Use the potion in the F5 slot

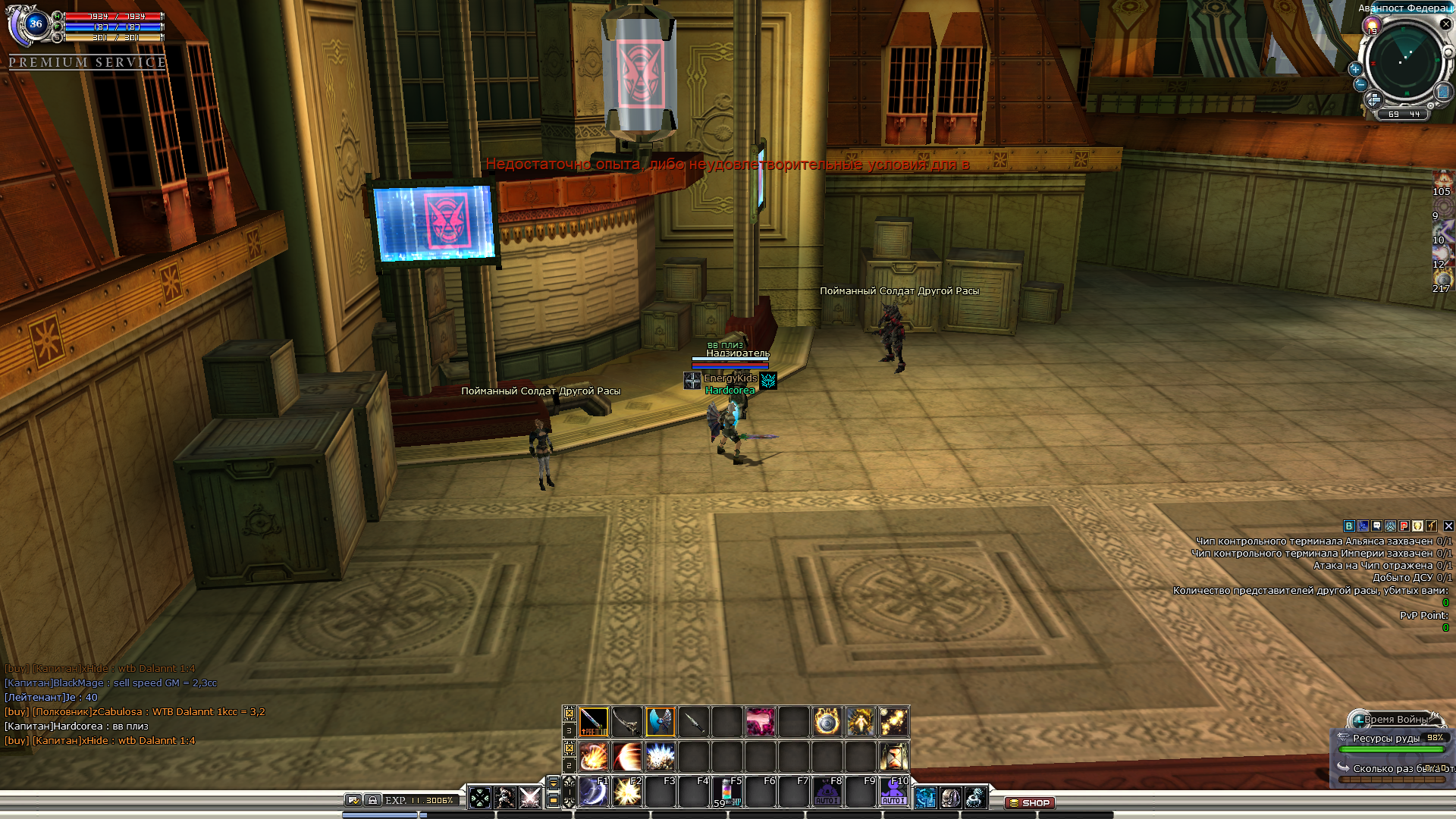727,792
